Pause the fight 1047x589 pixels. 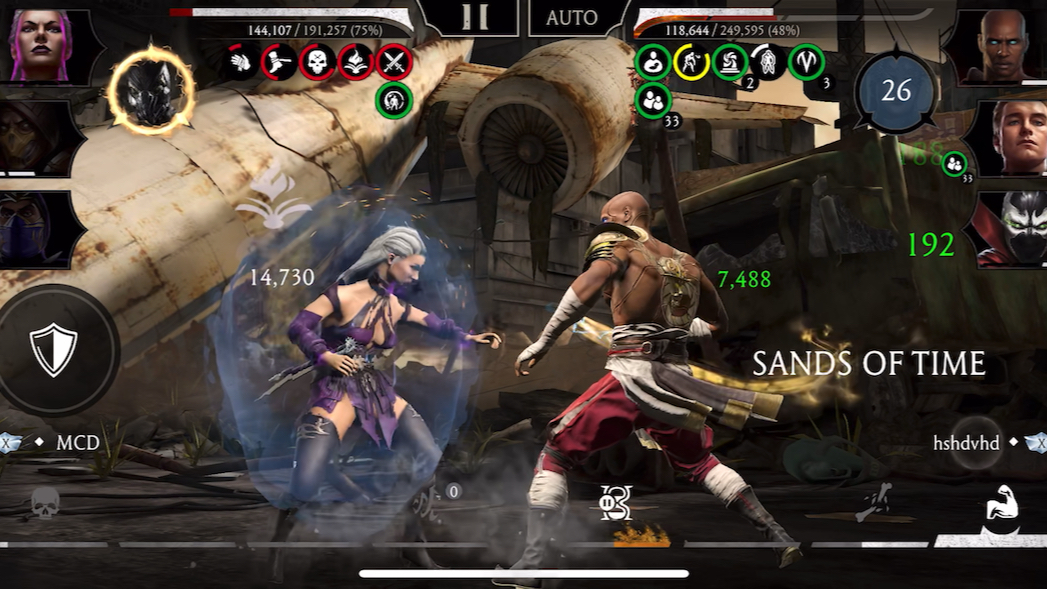[x=478, y=17]
